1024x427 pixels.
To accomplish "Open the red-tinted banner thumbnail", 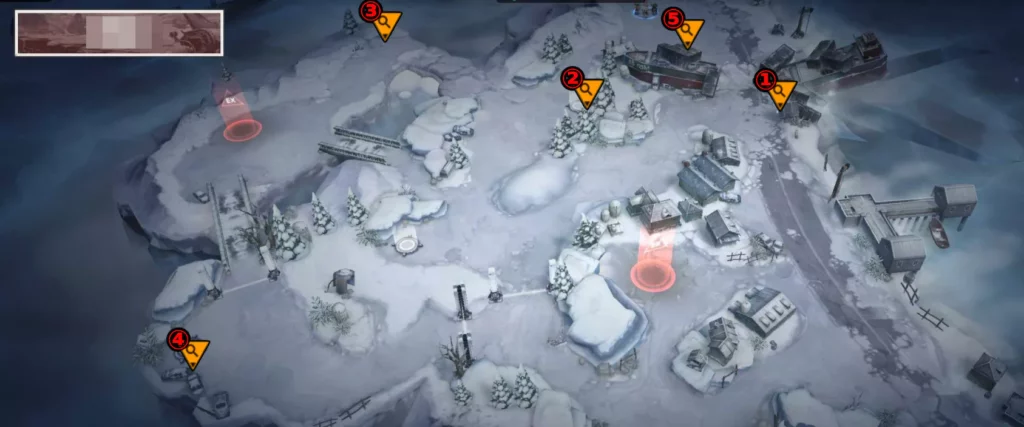I will pyautogui.click(x=118, y=33).
